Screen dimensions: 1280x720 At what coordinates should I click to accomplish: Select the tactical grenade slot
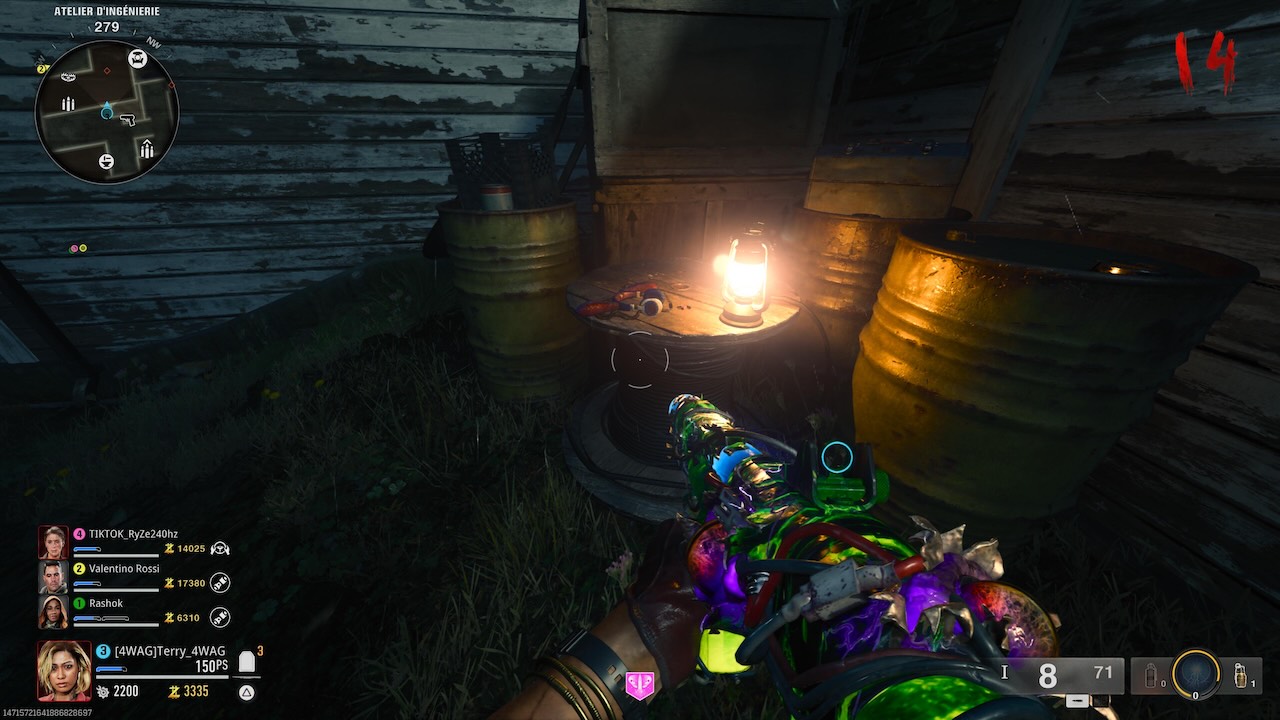(x=1151, y=676)
